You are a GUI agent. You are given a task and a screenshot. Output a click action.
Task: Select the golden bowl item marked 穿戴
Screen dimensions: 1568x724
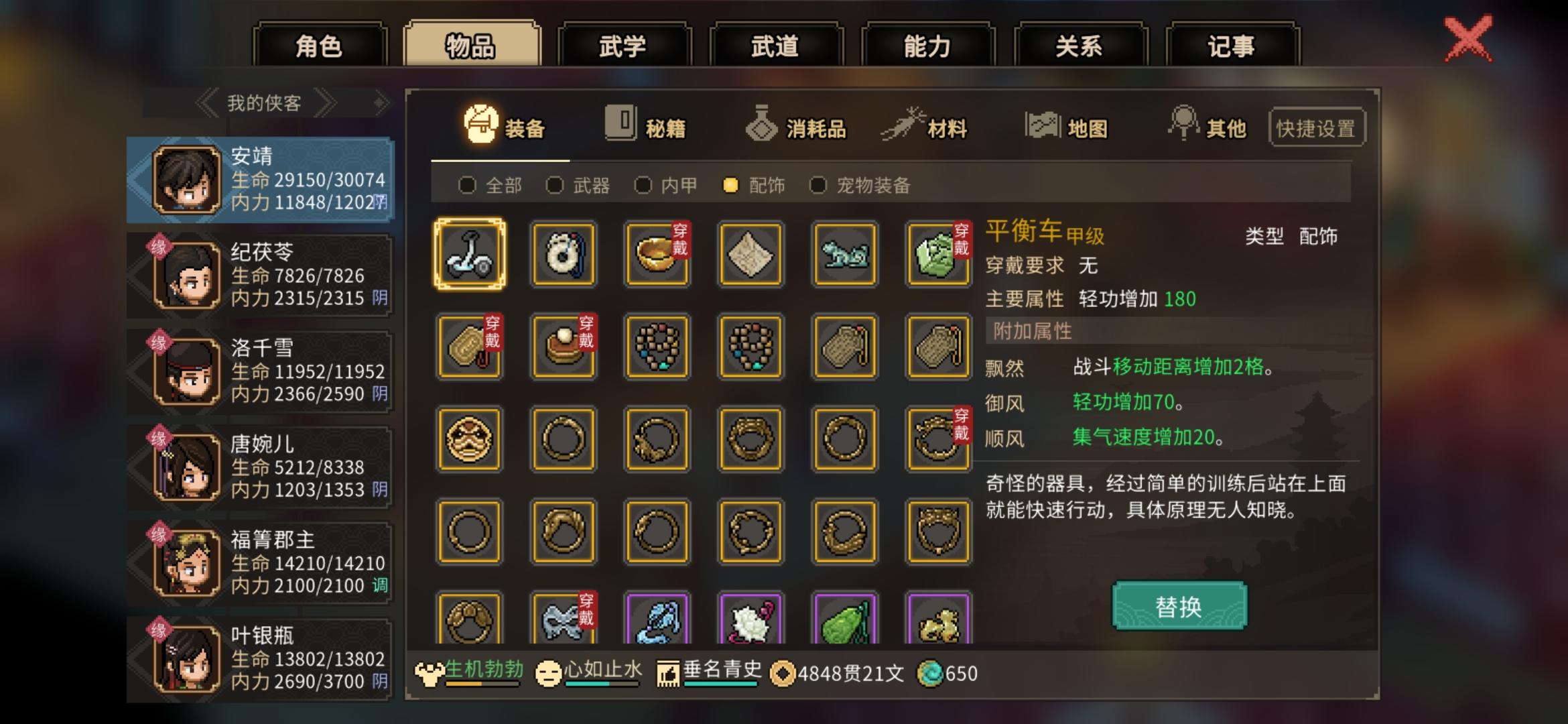[x=657, y=255]
